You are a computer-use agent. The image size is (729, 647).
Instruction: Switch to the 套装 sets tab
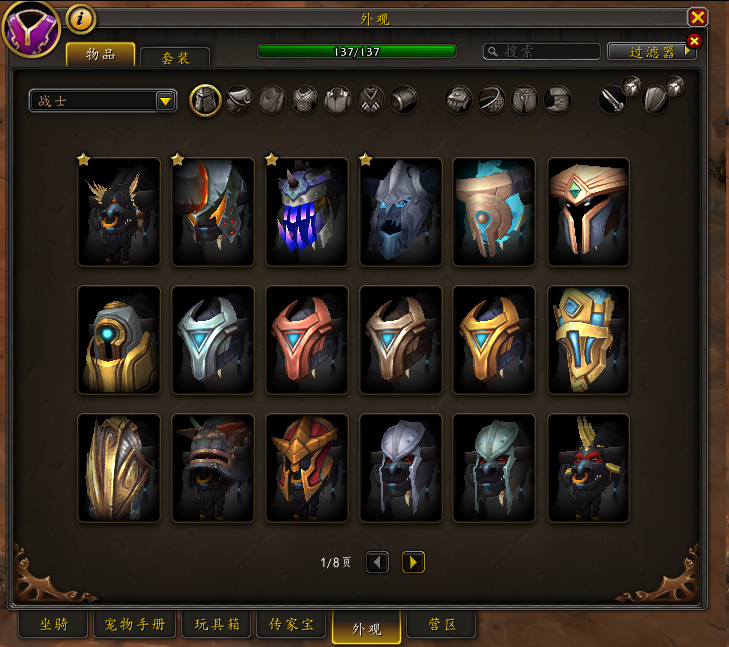click(x=175, y=58)
